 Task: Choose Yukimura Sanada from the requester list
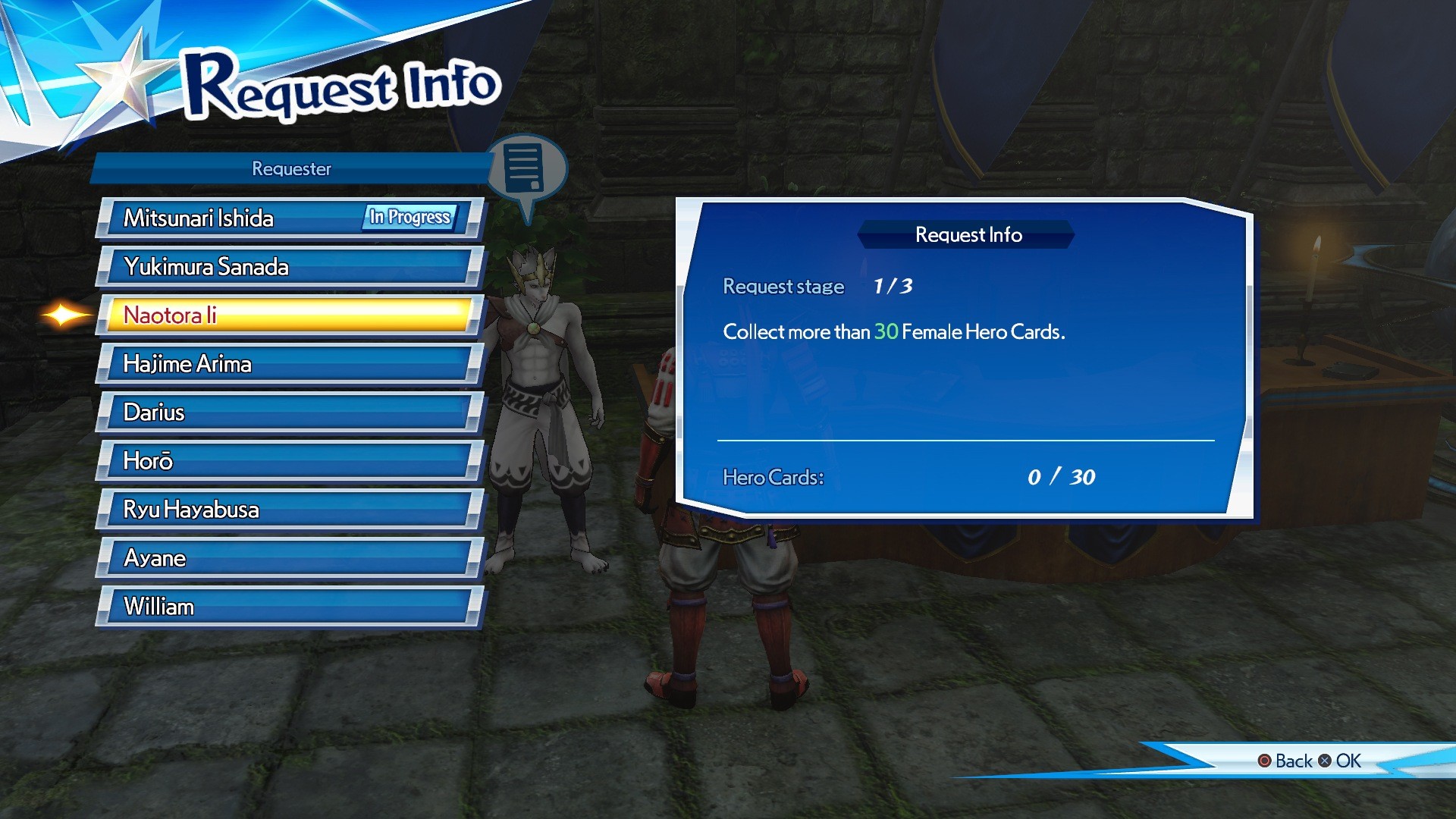point(288,267)
